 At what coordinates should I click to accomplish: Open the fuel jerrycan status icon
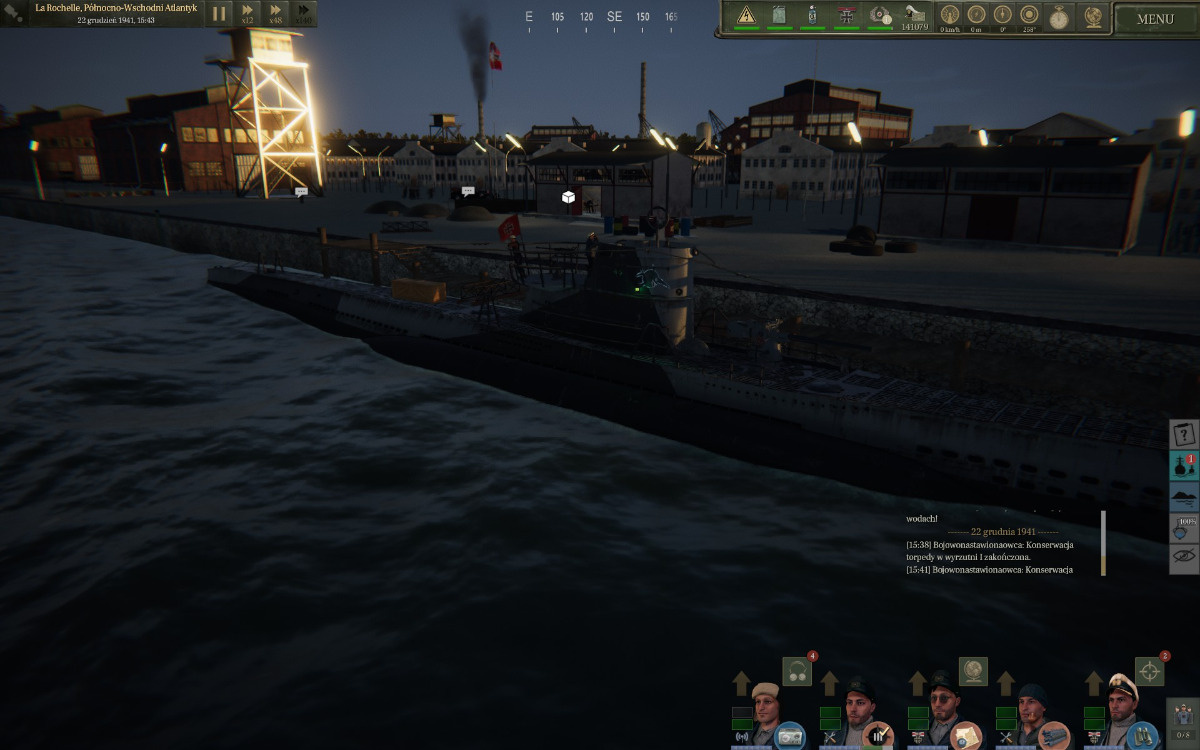[x=779, y=15]
